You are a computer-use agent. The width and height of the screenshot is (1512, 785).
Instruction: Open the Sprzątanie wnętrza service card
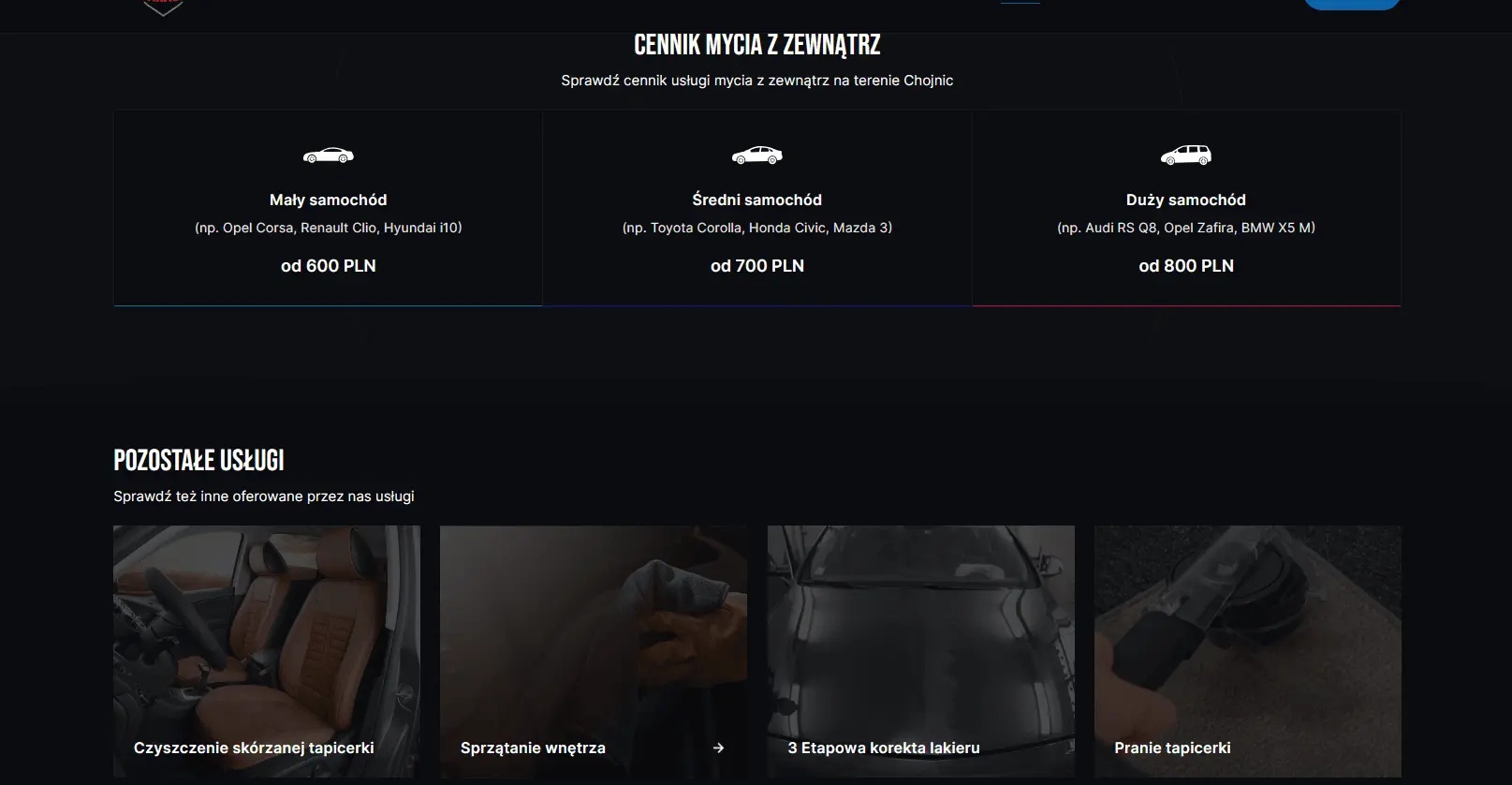593,652
